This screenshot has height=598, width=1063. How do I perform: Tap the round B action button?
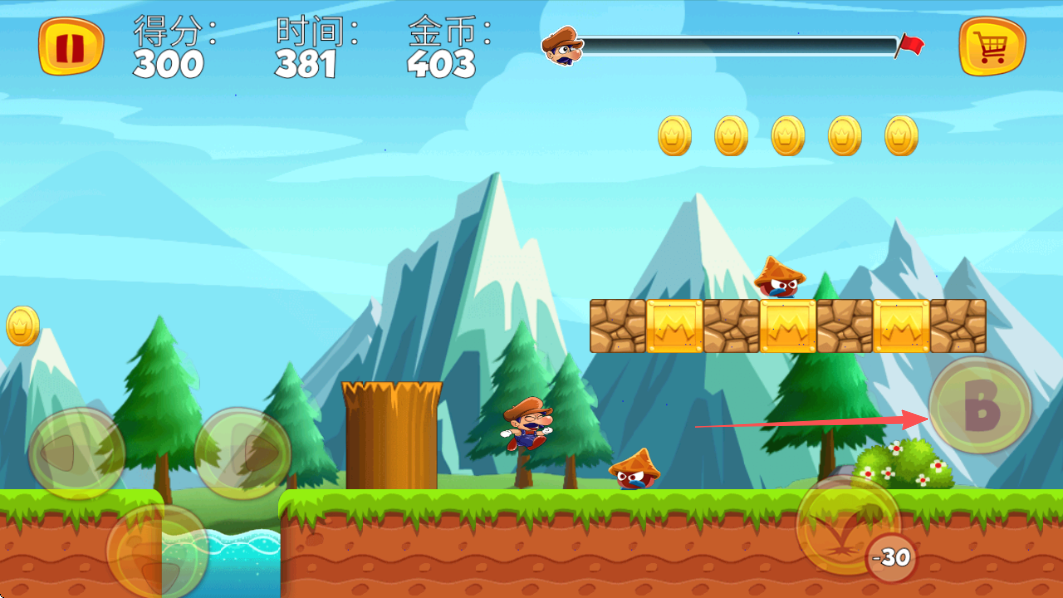pyautogui.click(x=980, y=406)
